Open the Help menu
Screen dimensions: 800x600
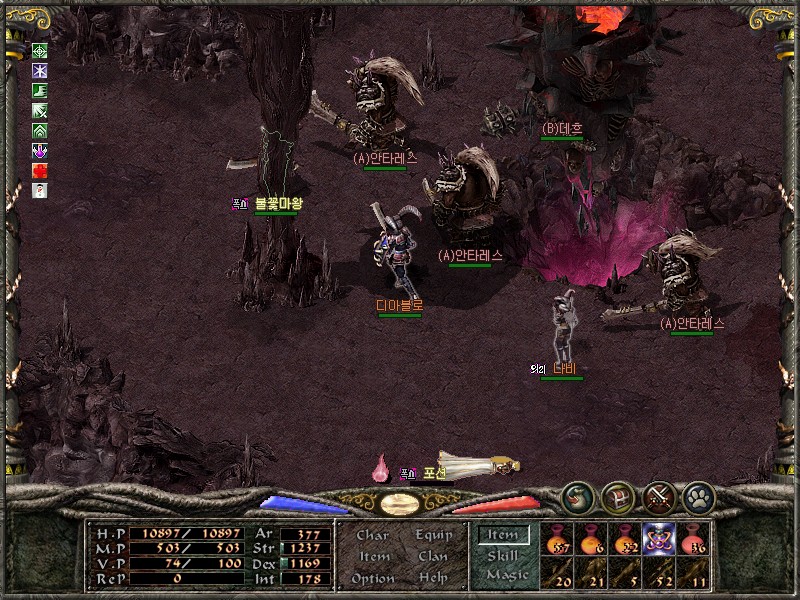(433, 578)
